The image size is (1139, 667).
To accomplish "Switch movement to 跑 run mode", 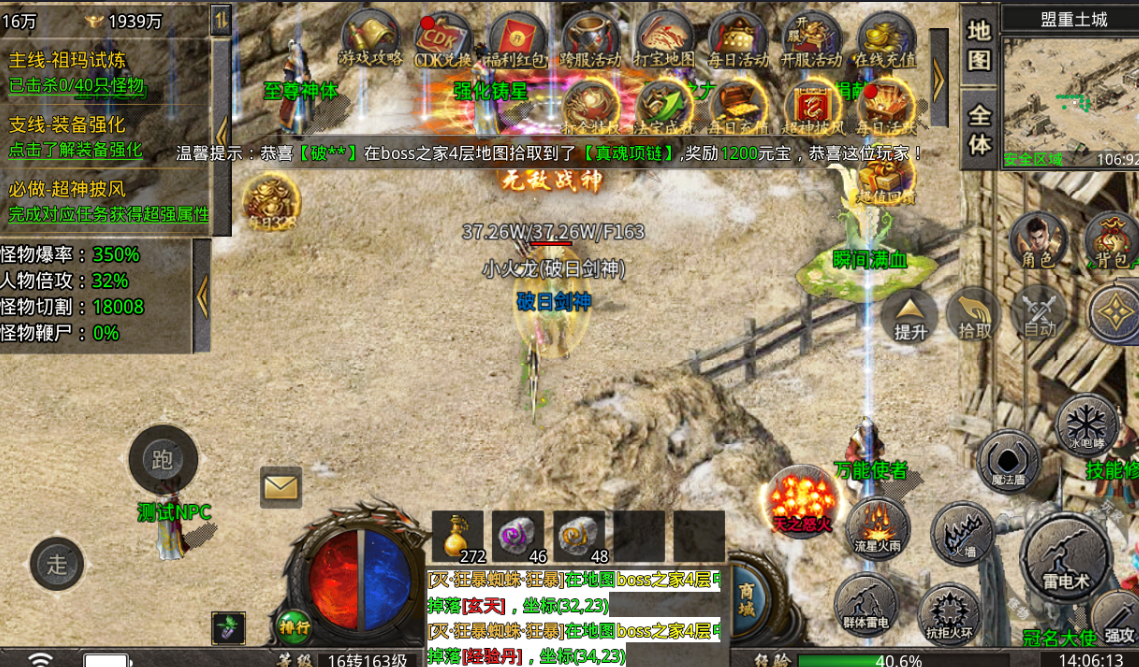I will coord(163,460).
